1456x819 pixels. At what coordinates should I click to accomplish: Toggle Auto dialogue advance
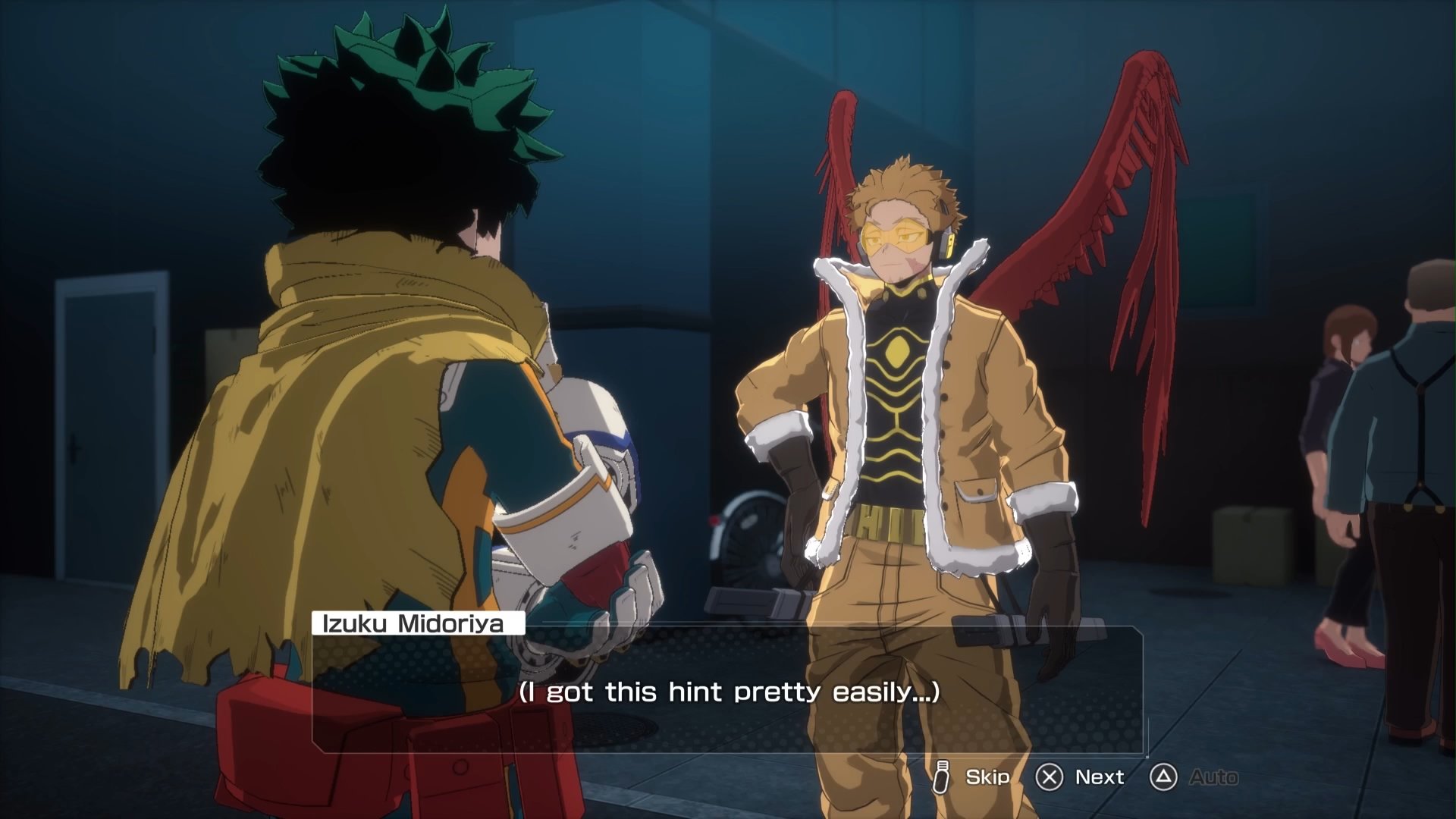click(x=1195, y=777)
